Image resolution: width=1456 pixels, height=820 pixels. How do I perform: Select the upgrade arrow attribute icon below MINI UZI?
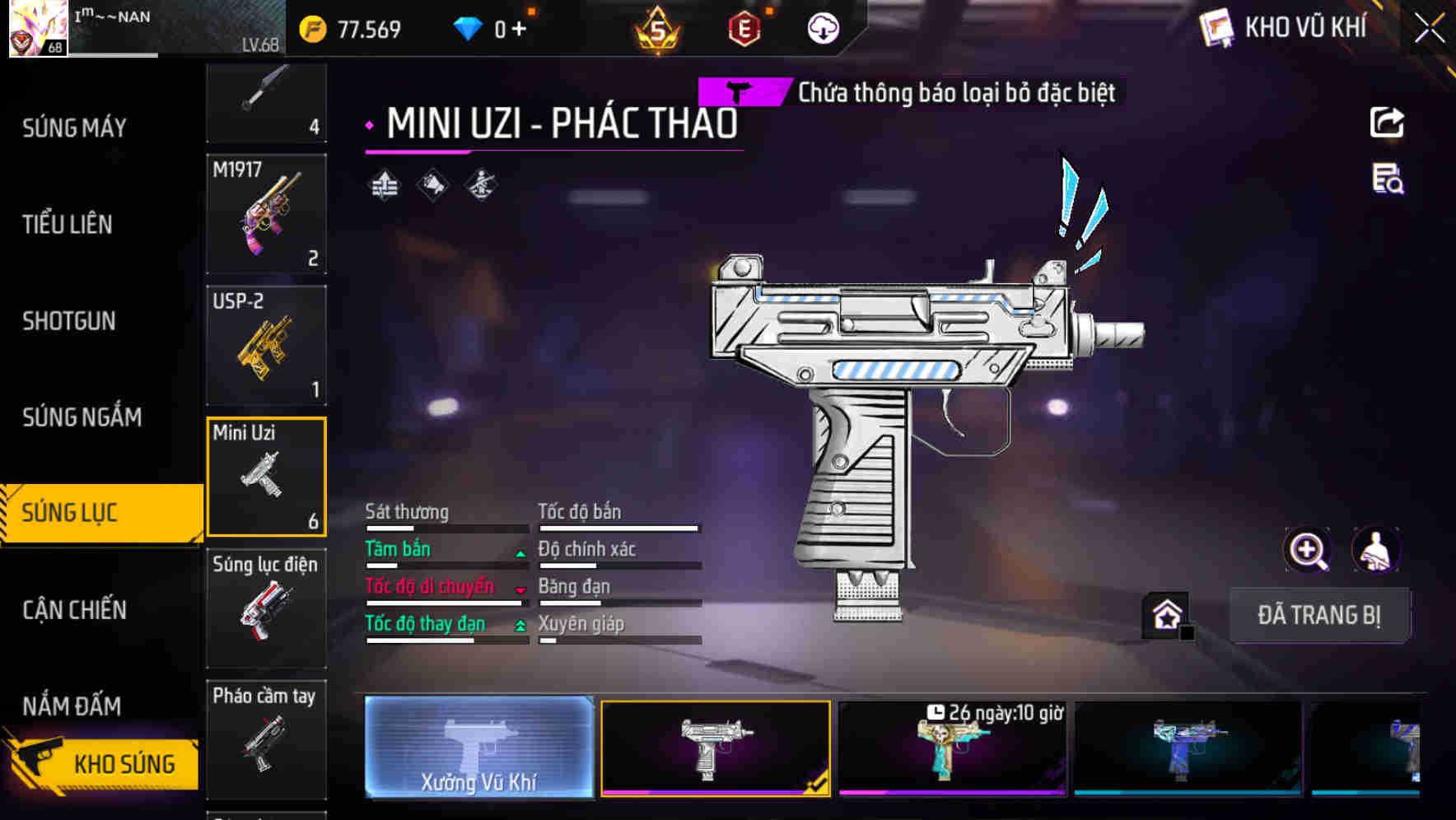pyautogui.click(x=383, y=184)
